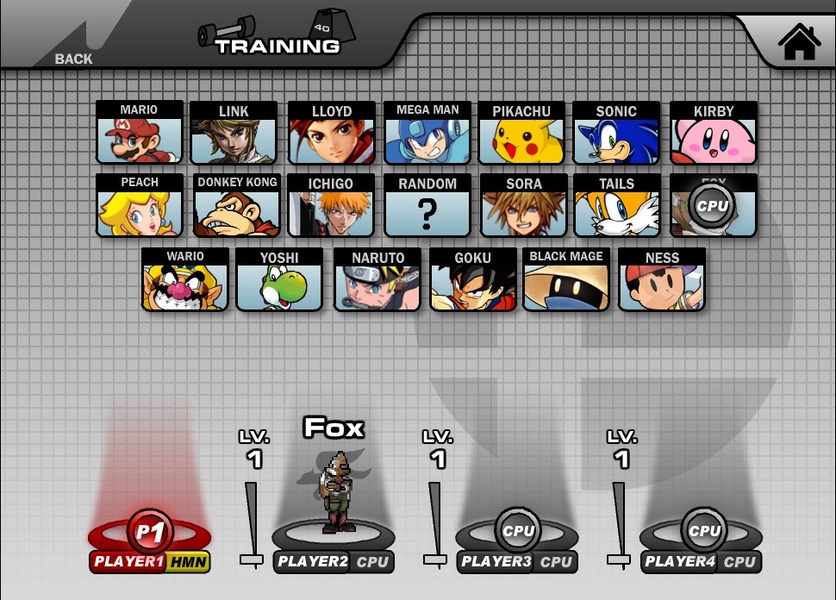Click the Random character tile

[427, 204]
